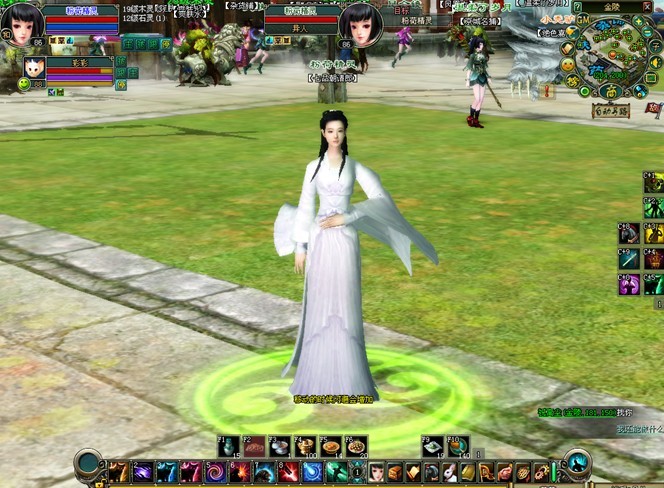
Task: Open the minimap help question mark
Action: click(577, 7)
